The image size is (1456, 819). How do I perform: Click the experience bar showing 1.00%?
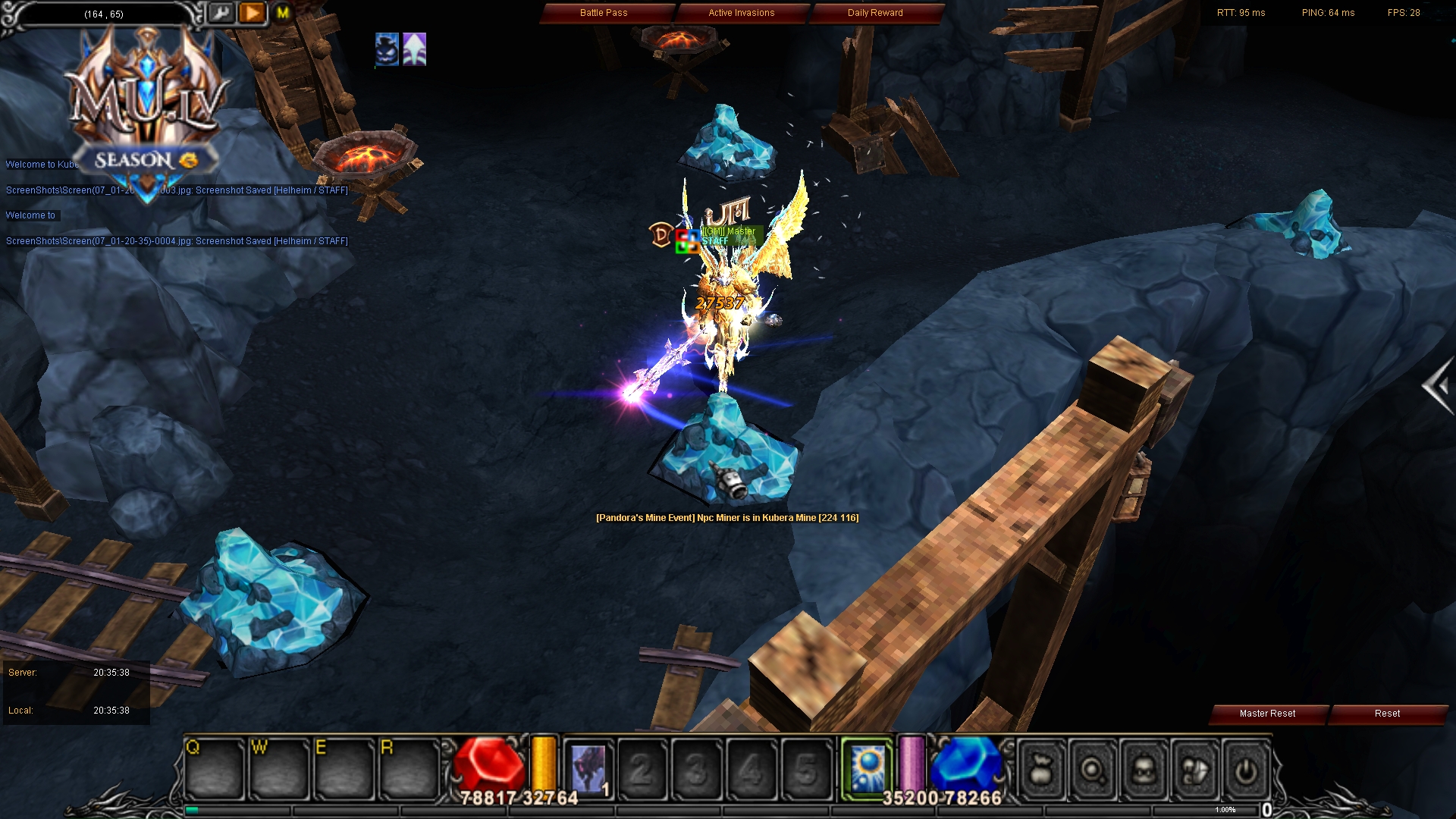[x=1224, y=810]
